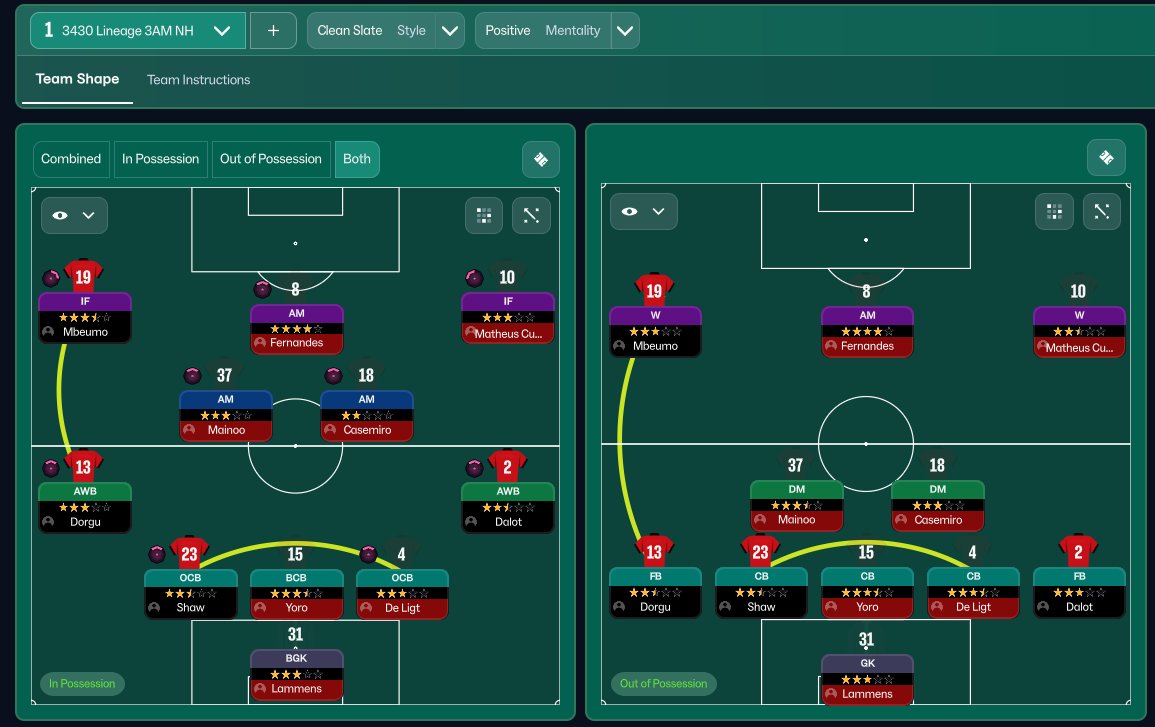This screenshot has height=727, width=1155.
Task: Choose the Out of Possession view option
Action: pyautogui.click(x=271, y=159)
